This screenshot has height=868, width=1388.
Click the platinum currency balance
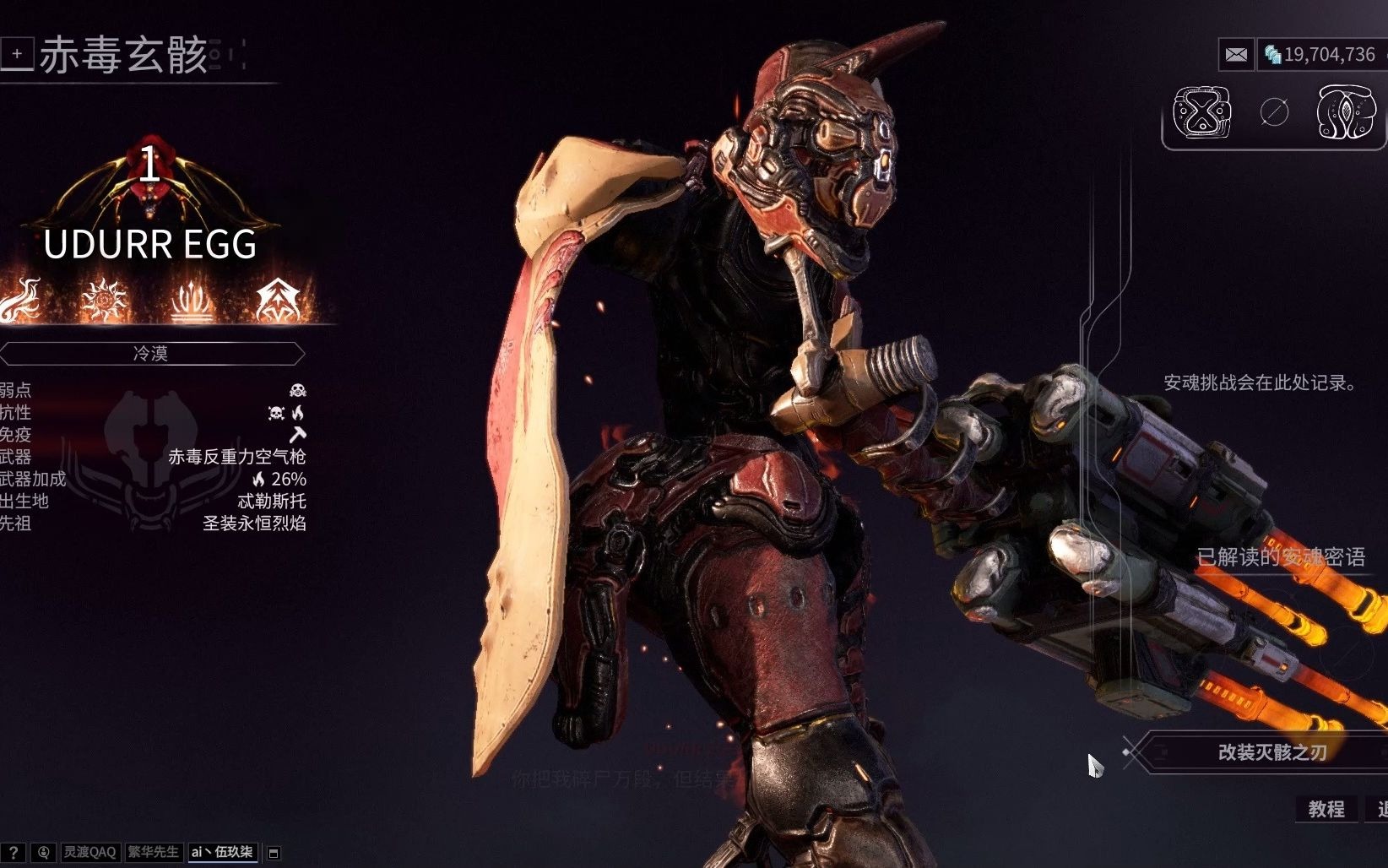click(1320, 55)
